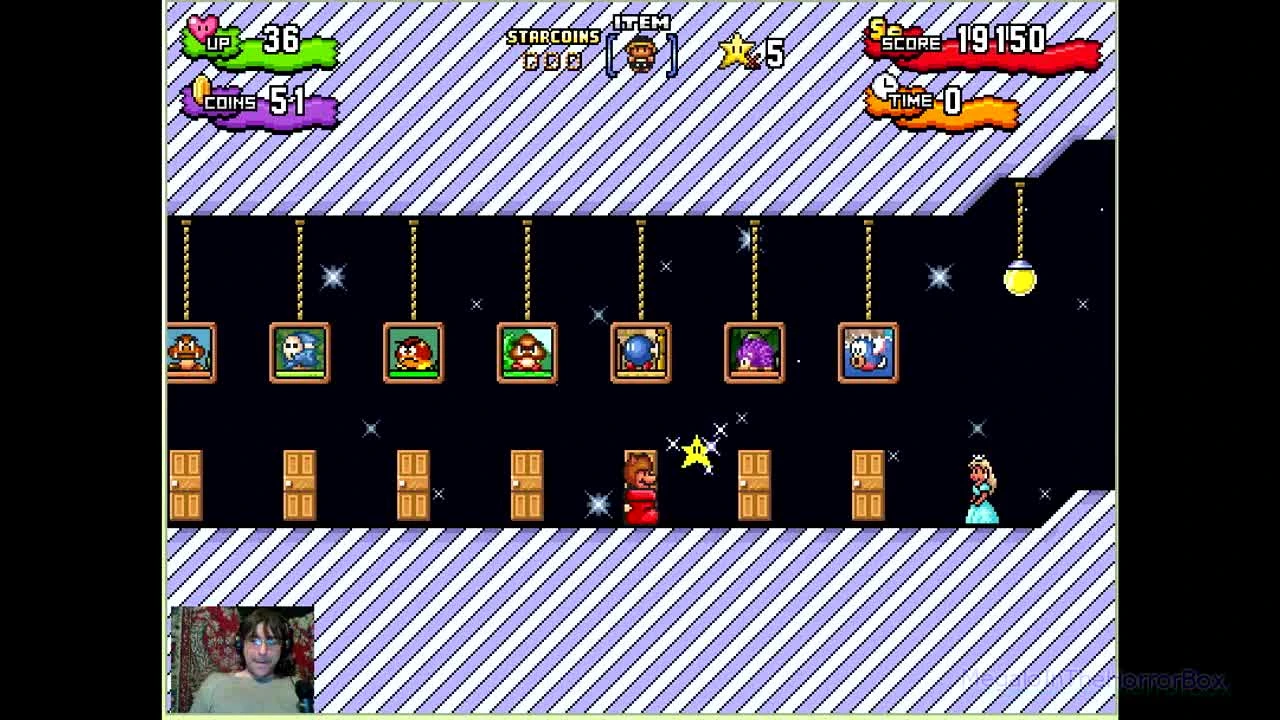
Task: Select the hanging lamp bulb
Action: tap(1019, 283)
